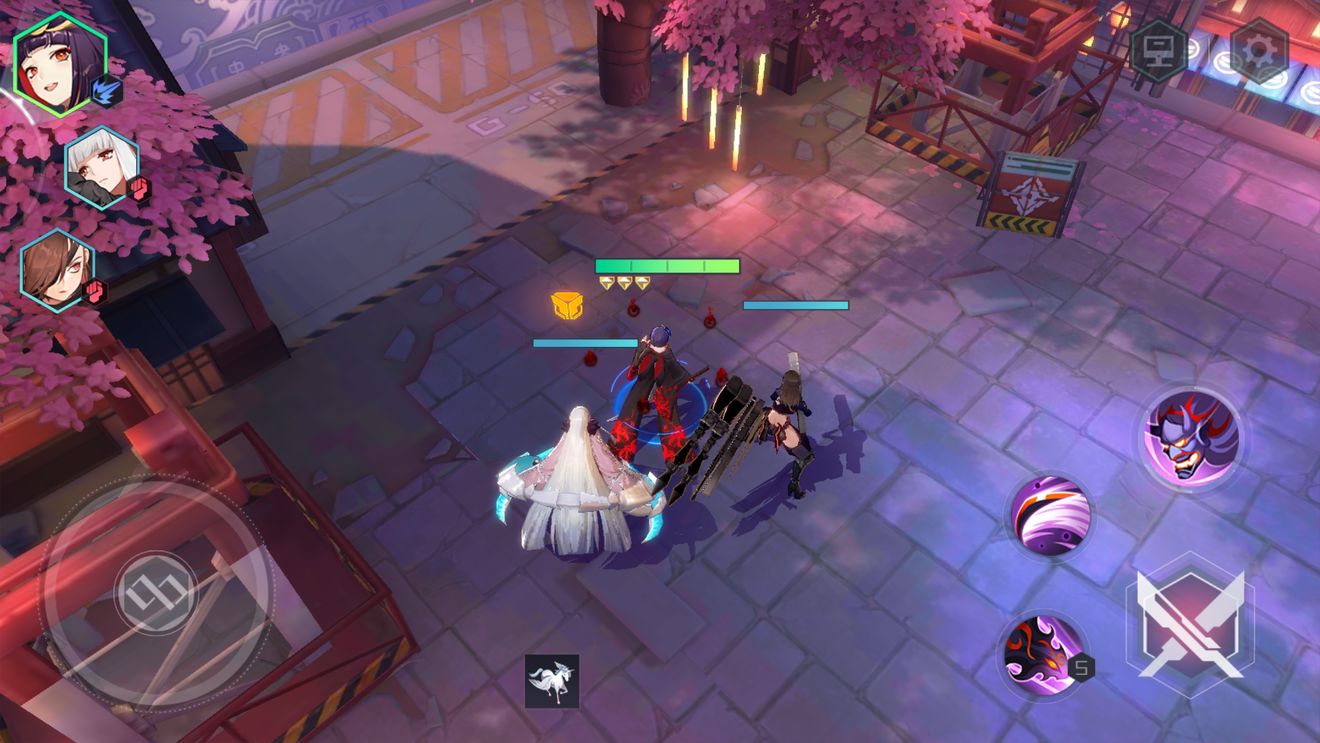Tap the white horse icon
The image size is (1320, 743).
pyautogui.click(x=552, y=681)
